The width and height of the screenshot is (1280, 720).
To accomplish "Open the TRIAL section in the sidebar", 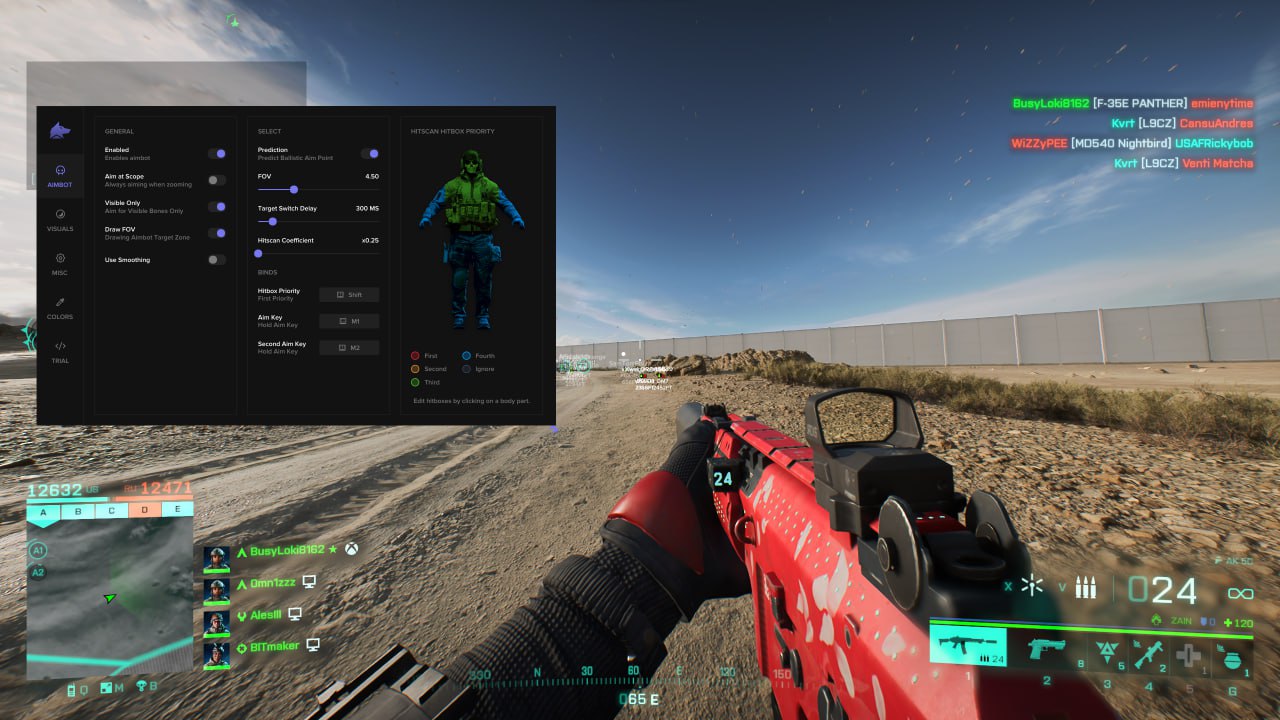I will pos(60,354).
